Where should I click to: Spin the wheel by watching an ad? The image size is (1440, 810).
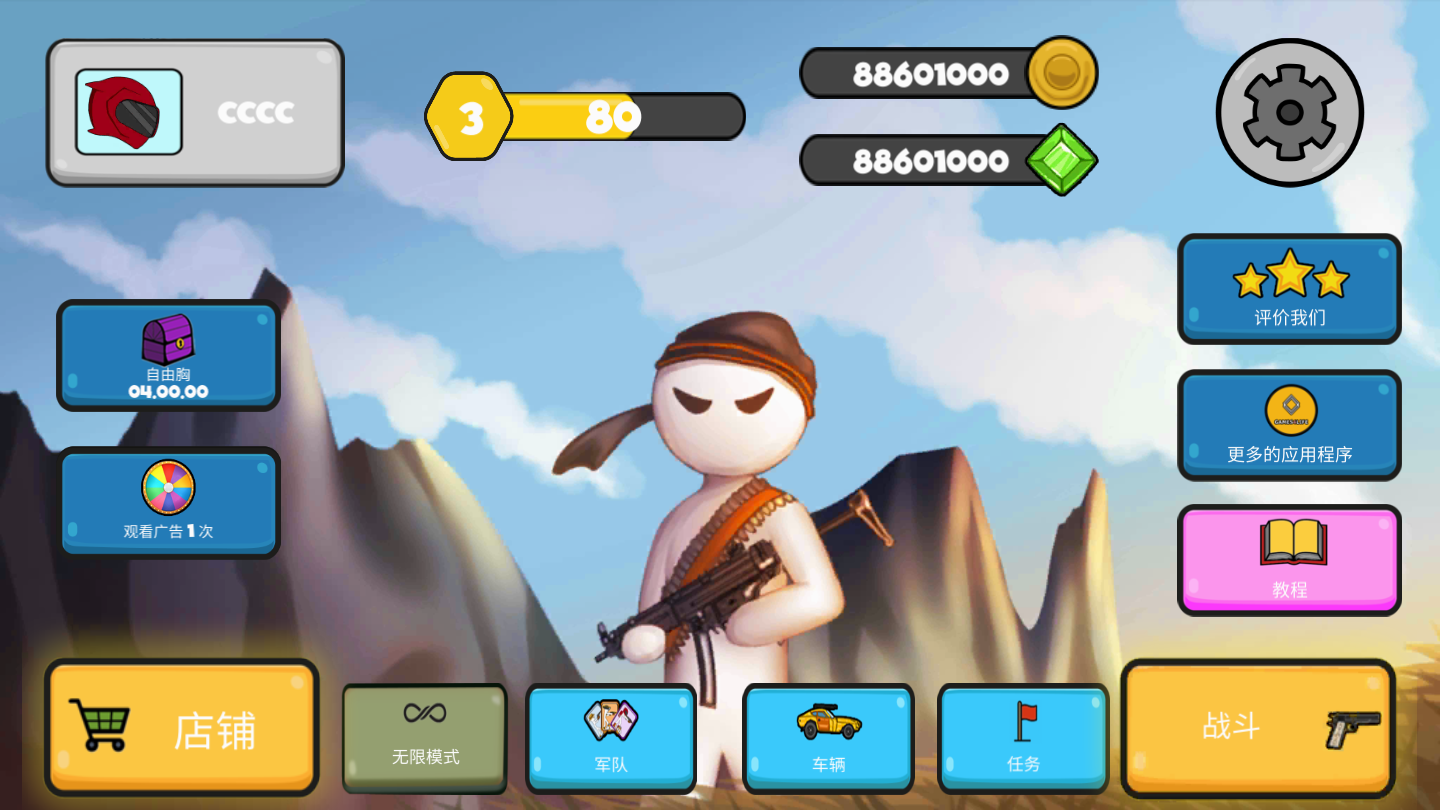[x=168, y=502]
